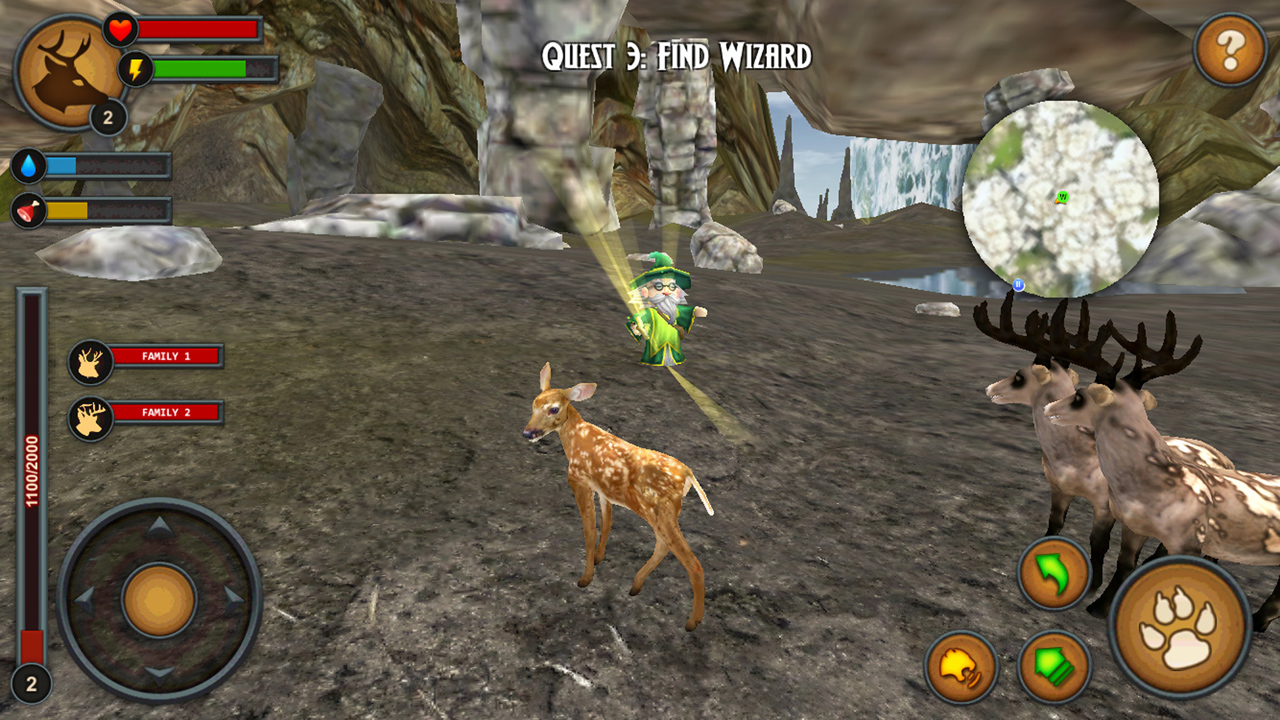1280x720 pixels.
Task: Tap the heart icon beside the health bar
Action: coord(119,31)
